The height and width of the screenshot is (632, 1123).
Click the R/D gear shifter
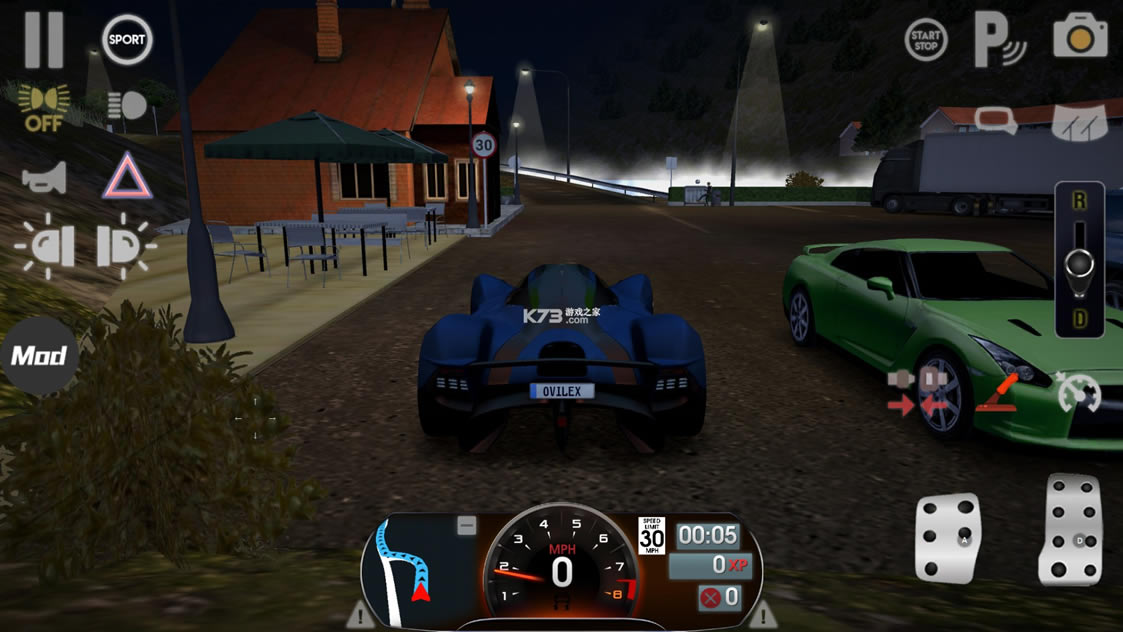pos(1079,260)
